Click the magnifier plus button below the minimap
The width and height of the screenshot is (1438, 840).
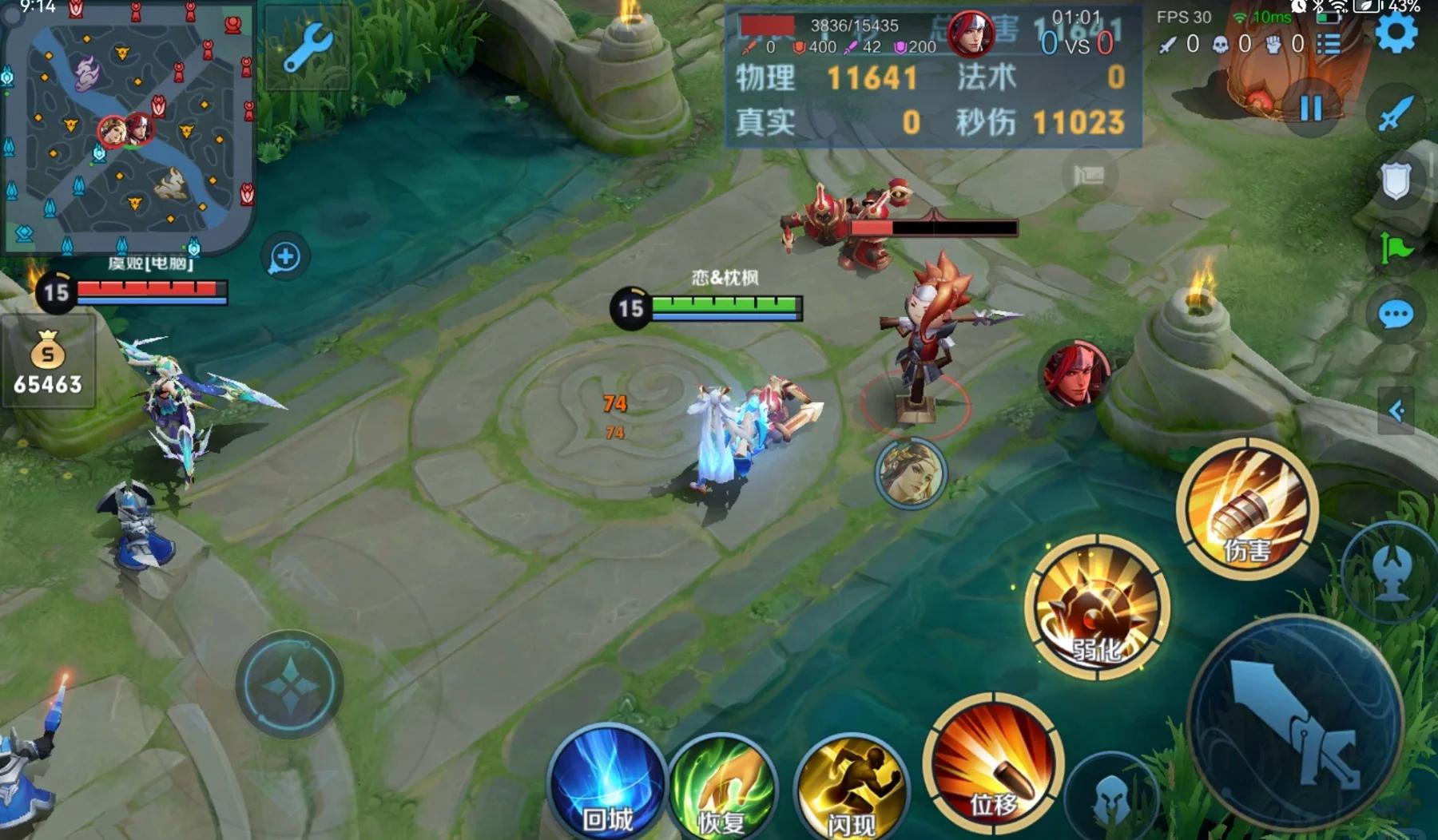pos(285,257)
